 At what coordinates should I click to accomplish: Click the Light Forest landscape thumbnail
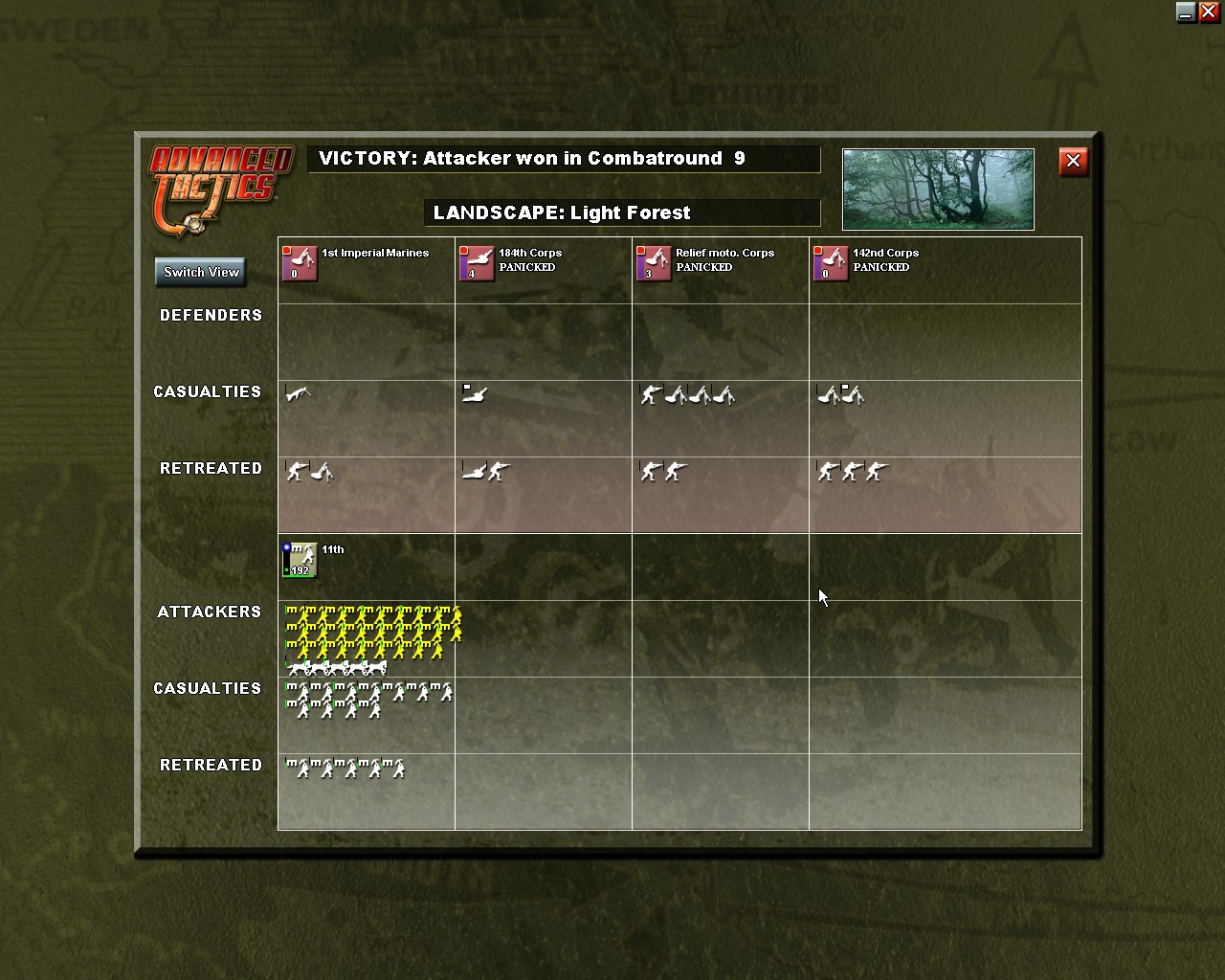[x=937, y=189]
